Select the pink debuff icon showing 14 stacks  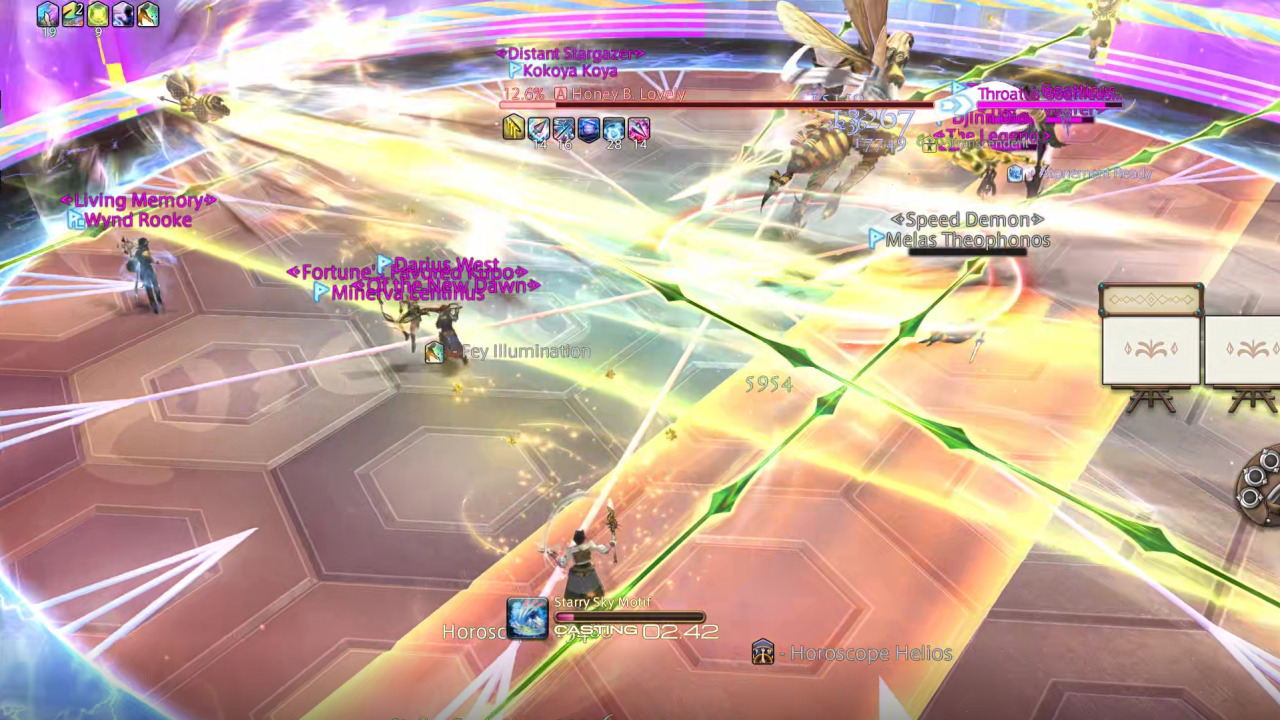[640, 128]
